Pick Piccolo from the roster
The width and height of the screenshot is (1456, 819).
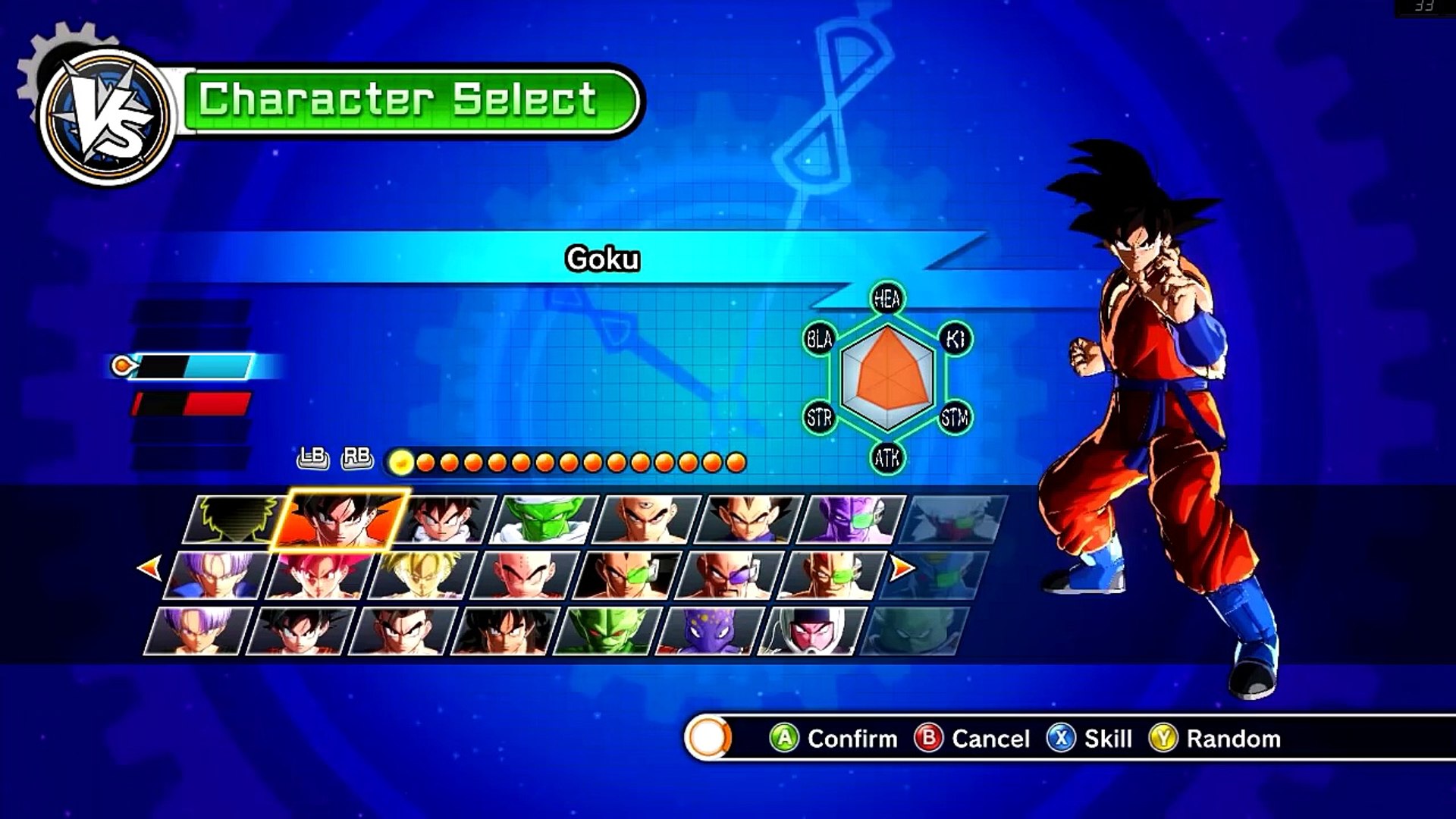544,519
